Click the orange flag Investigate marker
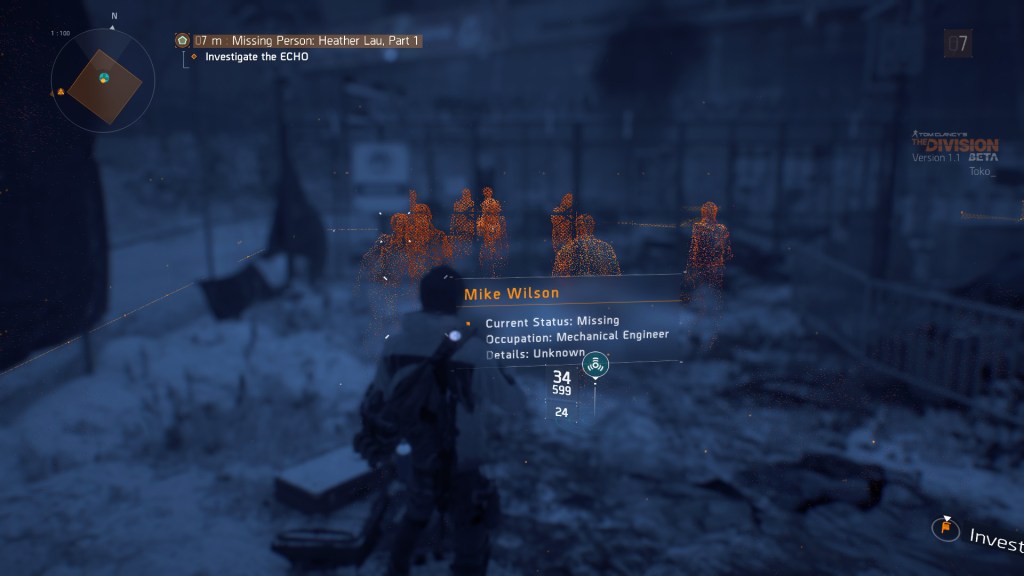This screenshot has width=1024, height=576. 943,527
